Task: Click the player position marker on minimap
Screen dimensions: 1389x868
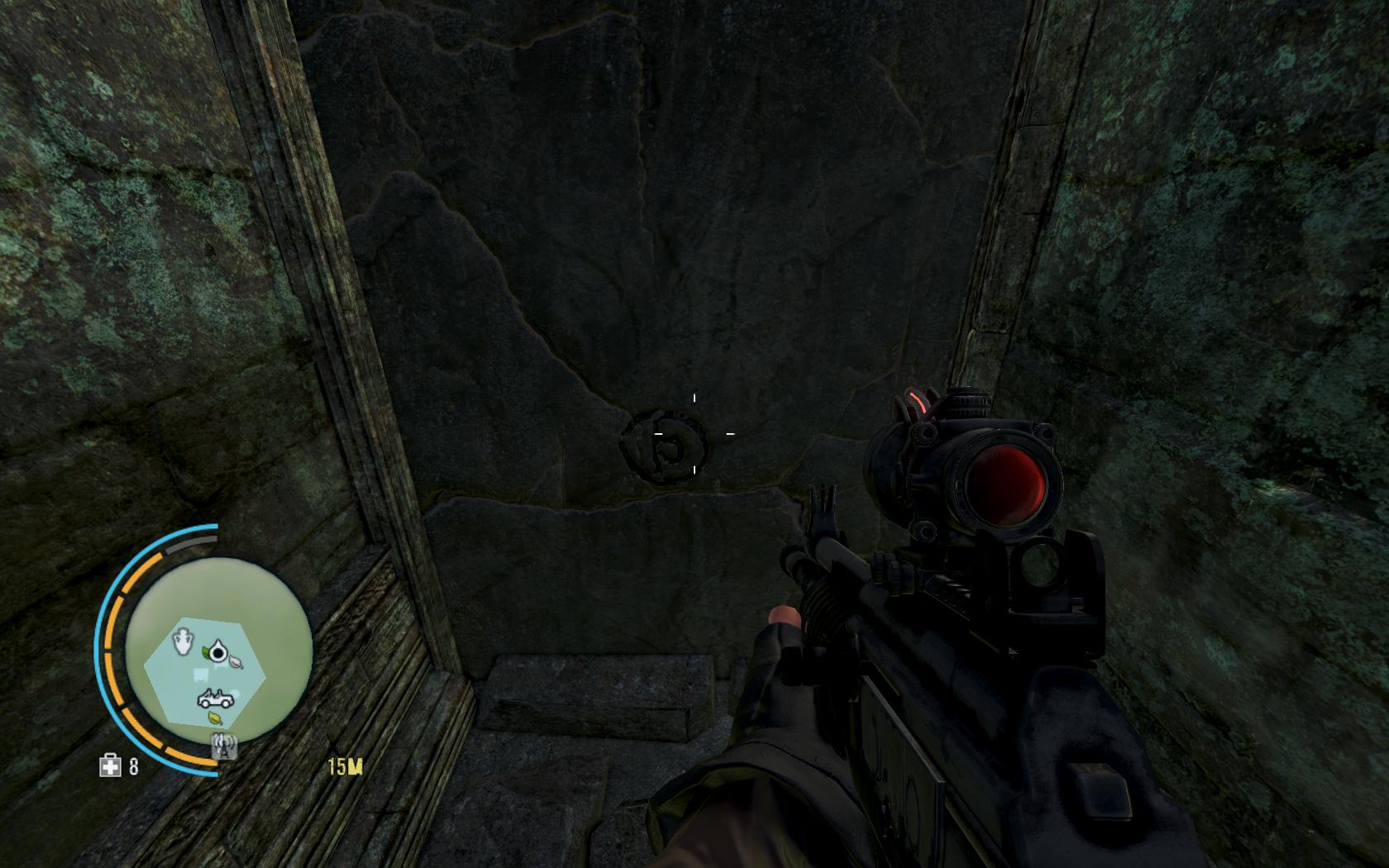Action: click(218, 653)
